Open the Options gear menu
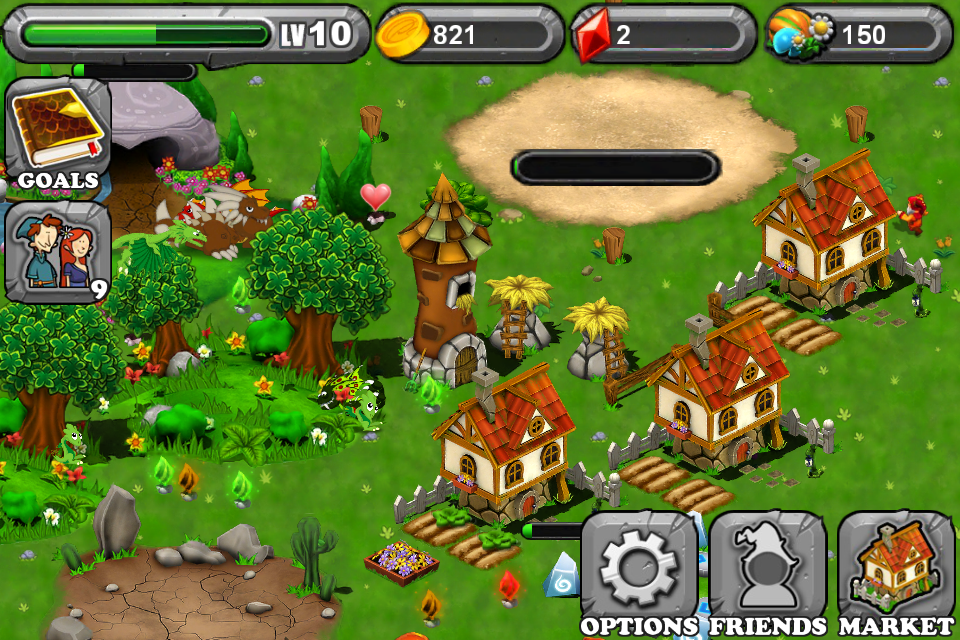This screenshot has width=960, height=640. 639,572
